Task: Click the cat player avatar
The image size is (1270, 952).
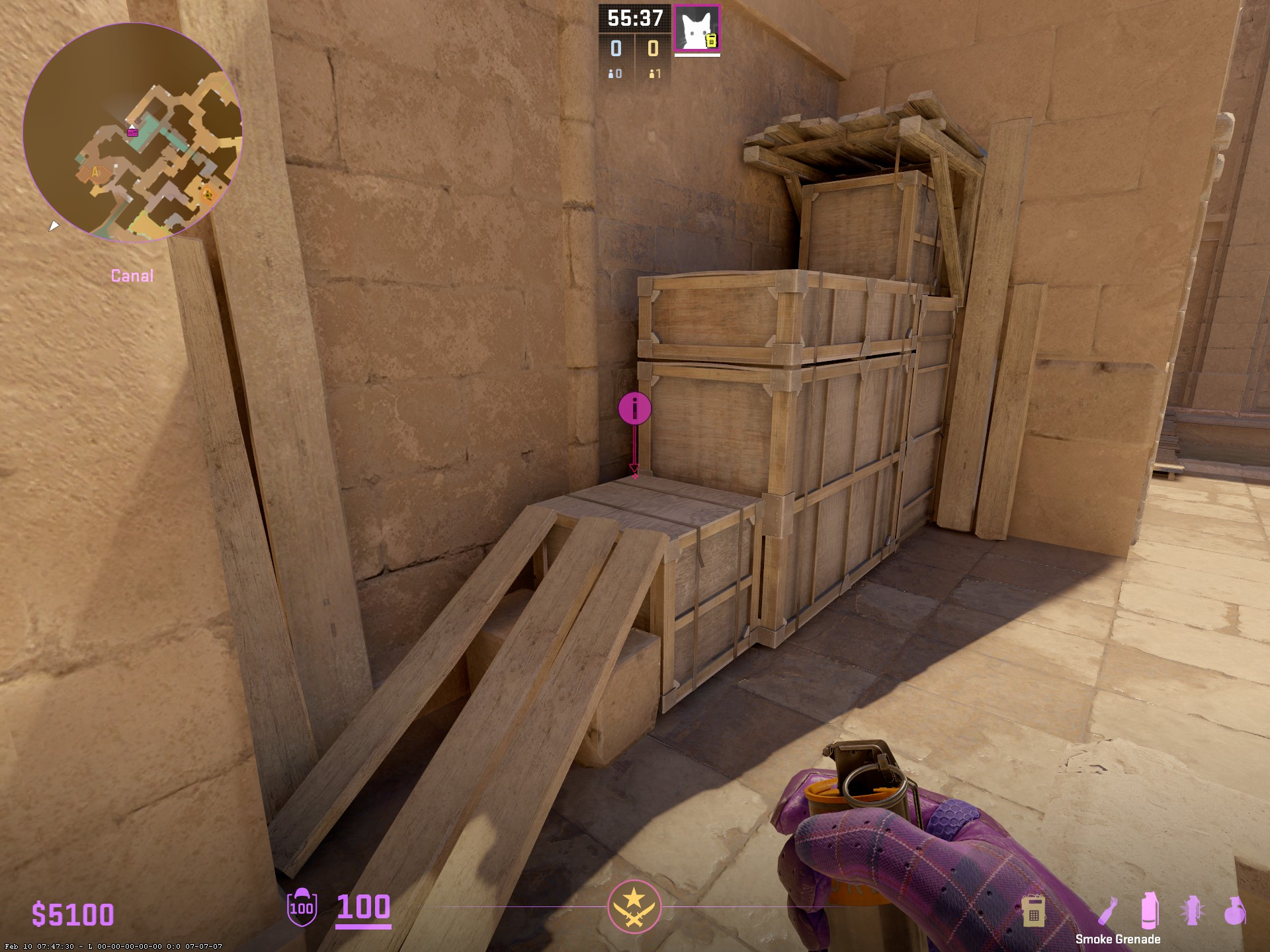Action: pos(697,28)
